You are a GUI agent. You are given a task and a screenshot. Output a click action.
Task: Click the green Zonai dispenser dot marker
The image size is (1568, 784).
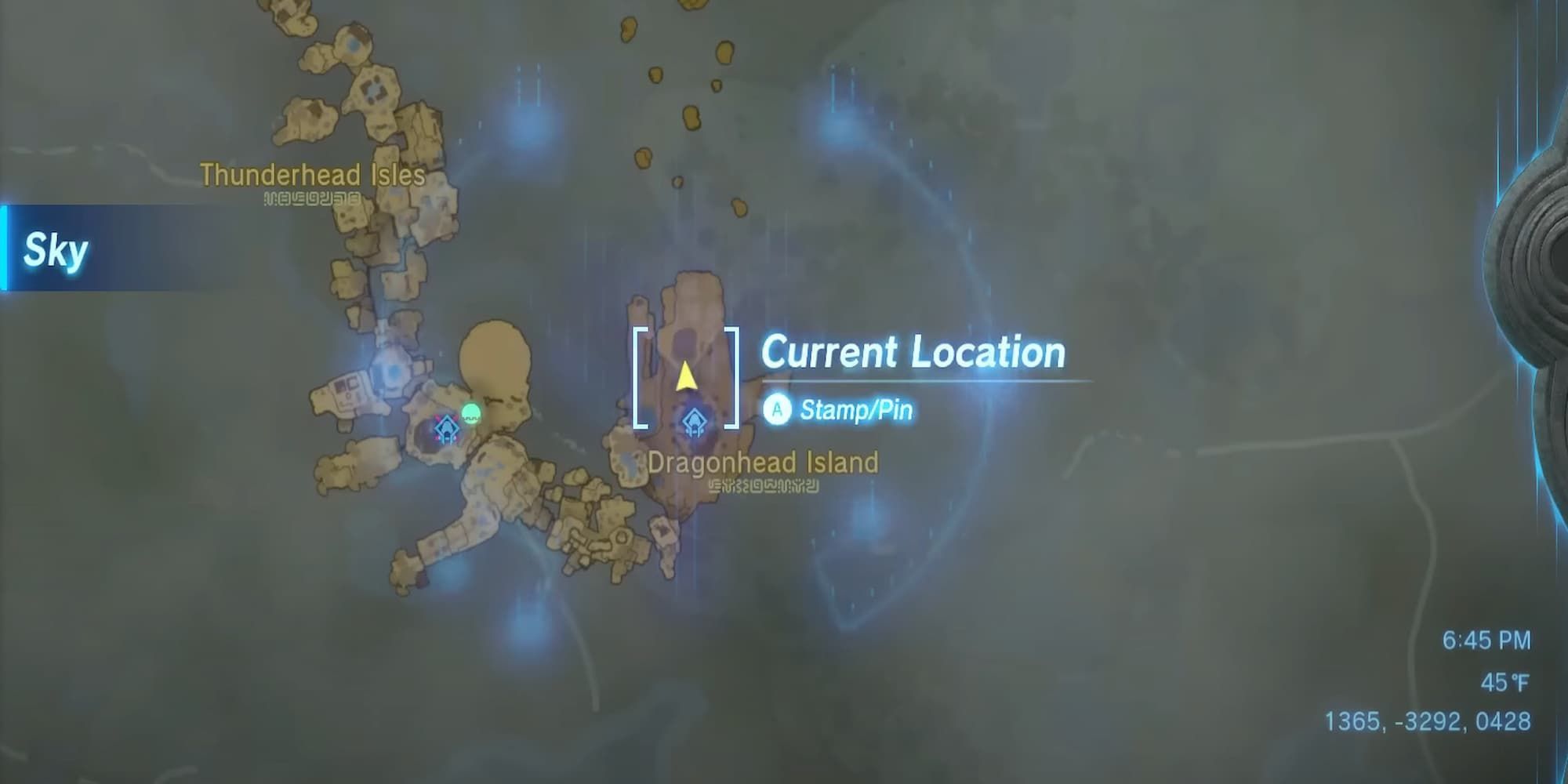[471, 414]
